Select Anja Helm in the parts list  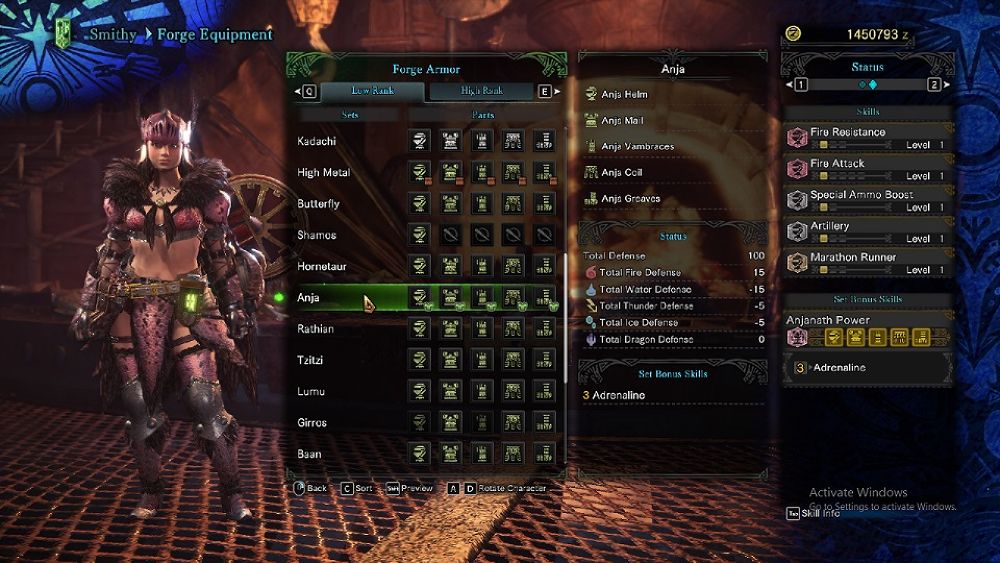624,95
